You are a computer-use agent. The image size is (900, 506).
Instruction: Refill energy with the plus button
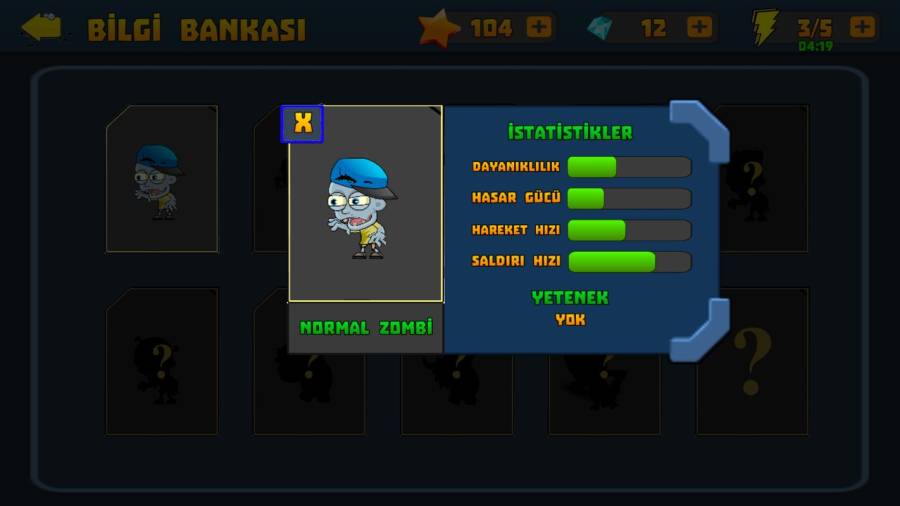[x=862, y=27]
